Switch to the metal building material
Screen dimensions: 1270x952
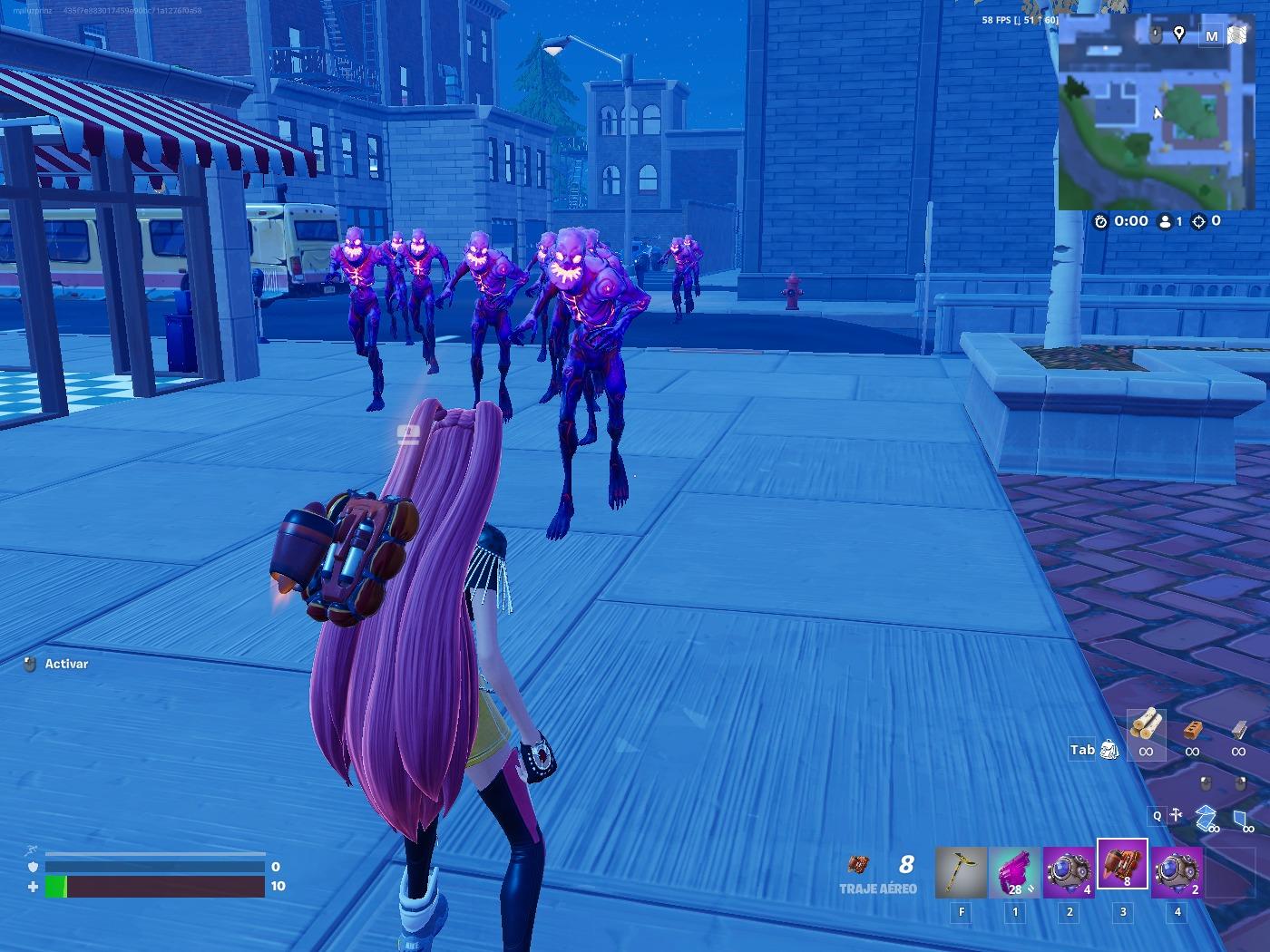pyautogui.click(x=1238, y=728)
